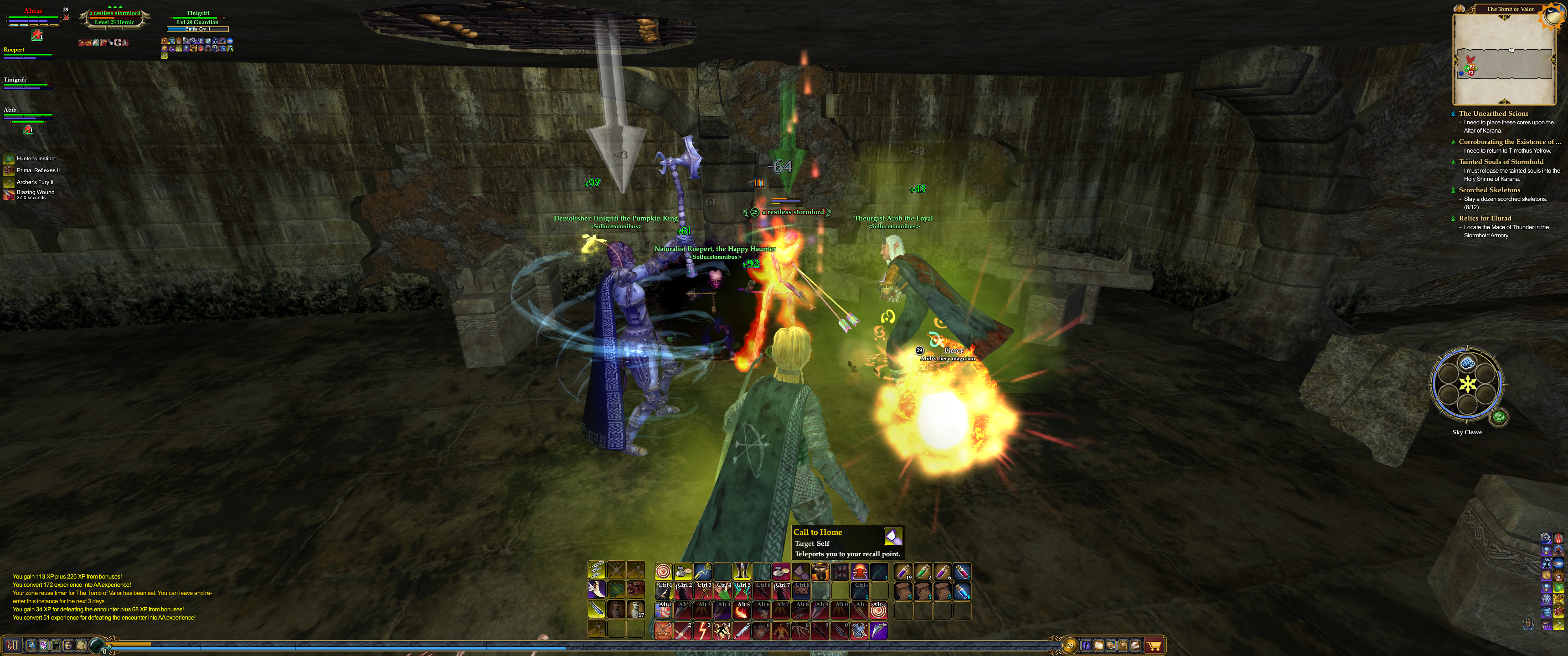Use the Alt 5 flaming slash ability
The image size is (1568, 656).
(742, 610)
